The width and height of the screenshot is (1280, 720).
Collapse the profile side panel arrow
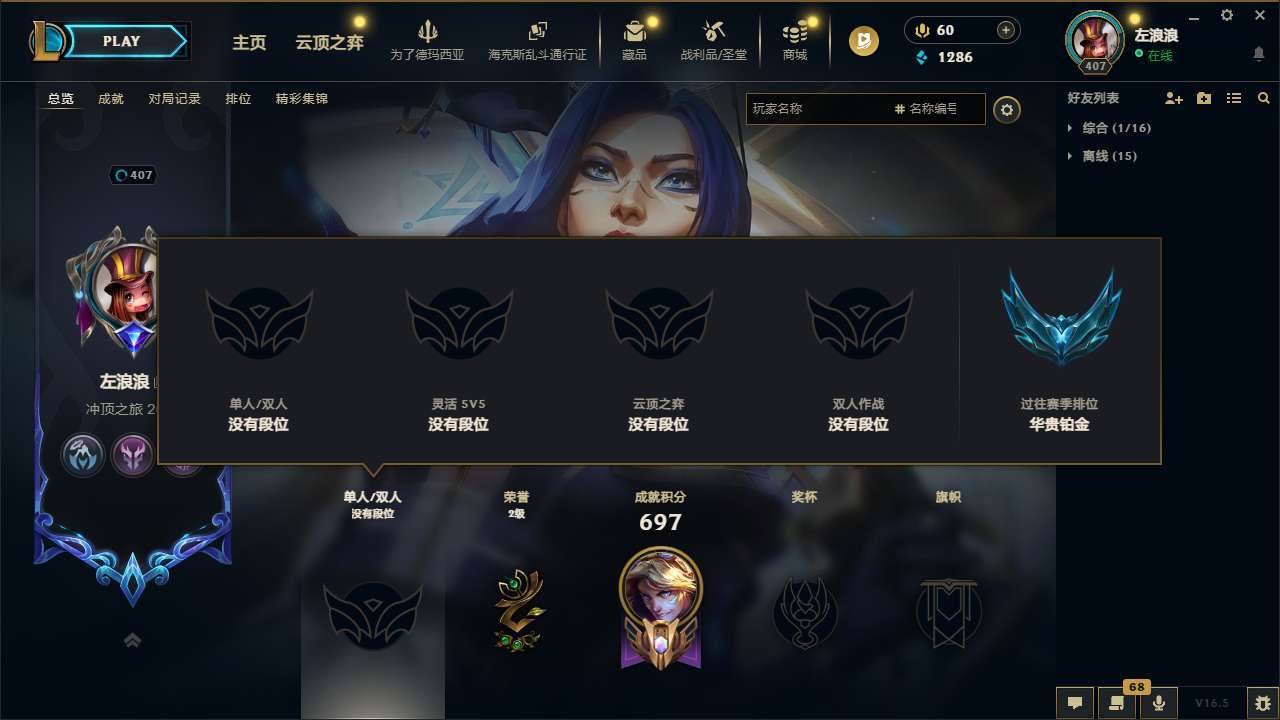click(132, 639)
